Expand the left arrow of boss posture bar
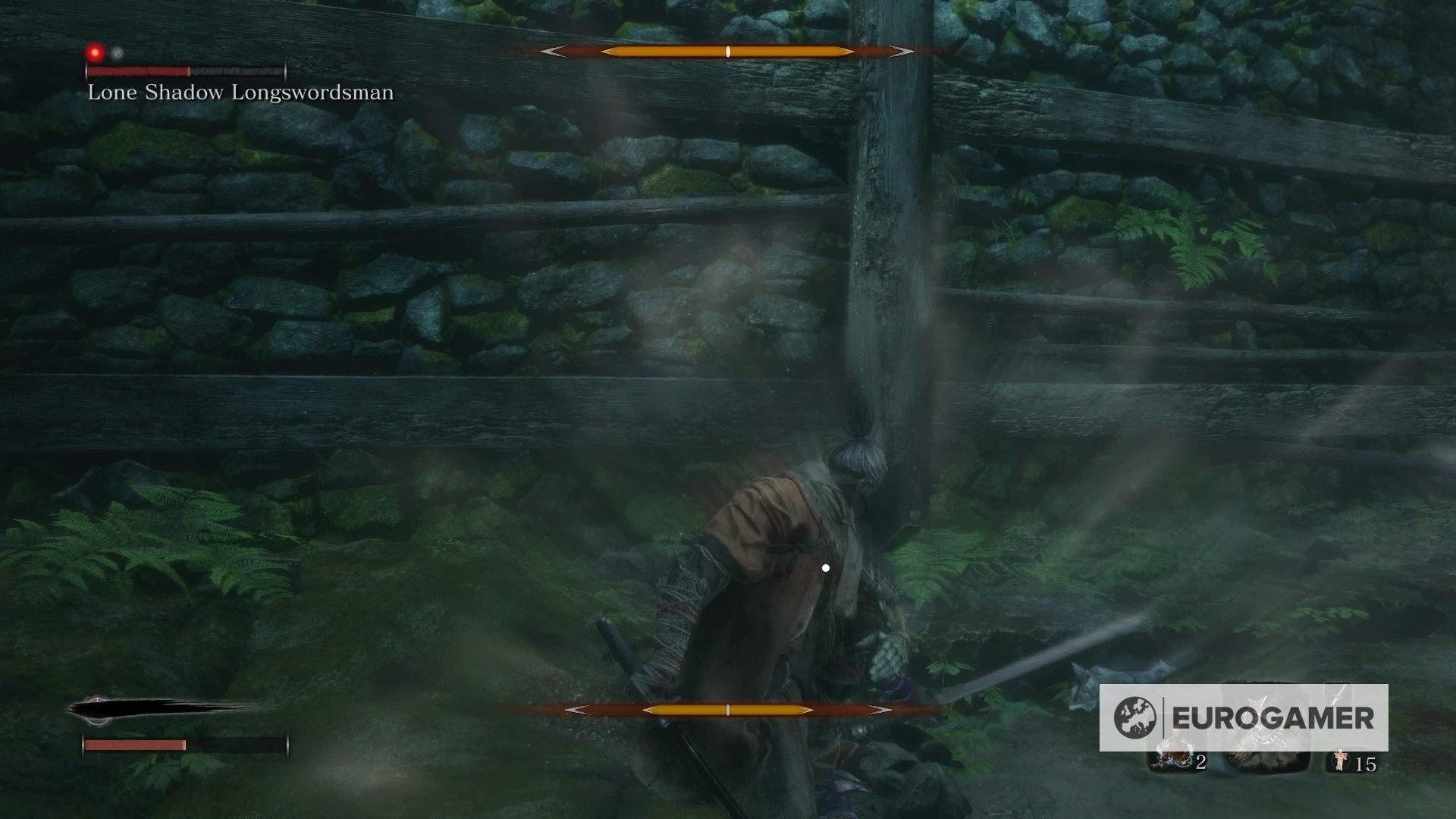This screenshot has width=1456, height=819. 554,52
